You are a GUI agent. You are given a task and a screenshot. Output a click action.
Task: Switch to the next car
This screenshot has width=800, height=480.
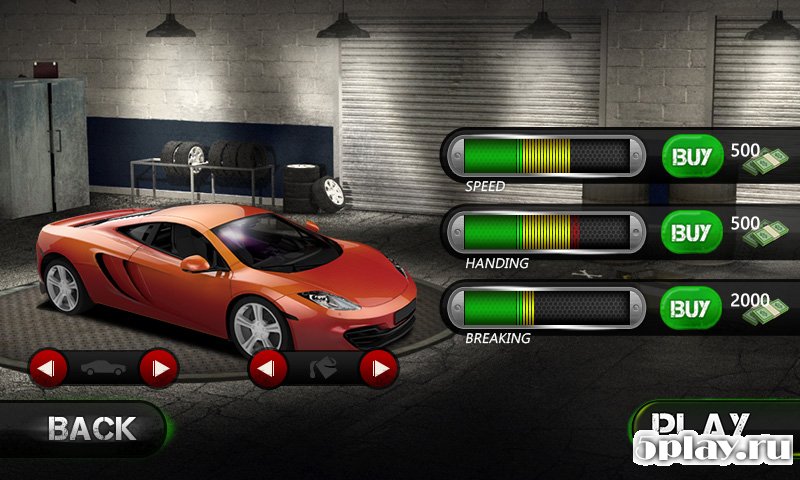click(158, 369)
